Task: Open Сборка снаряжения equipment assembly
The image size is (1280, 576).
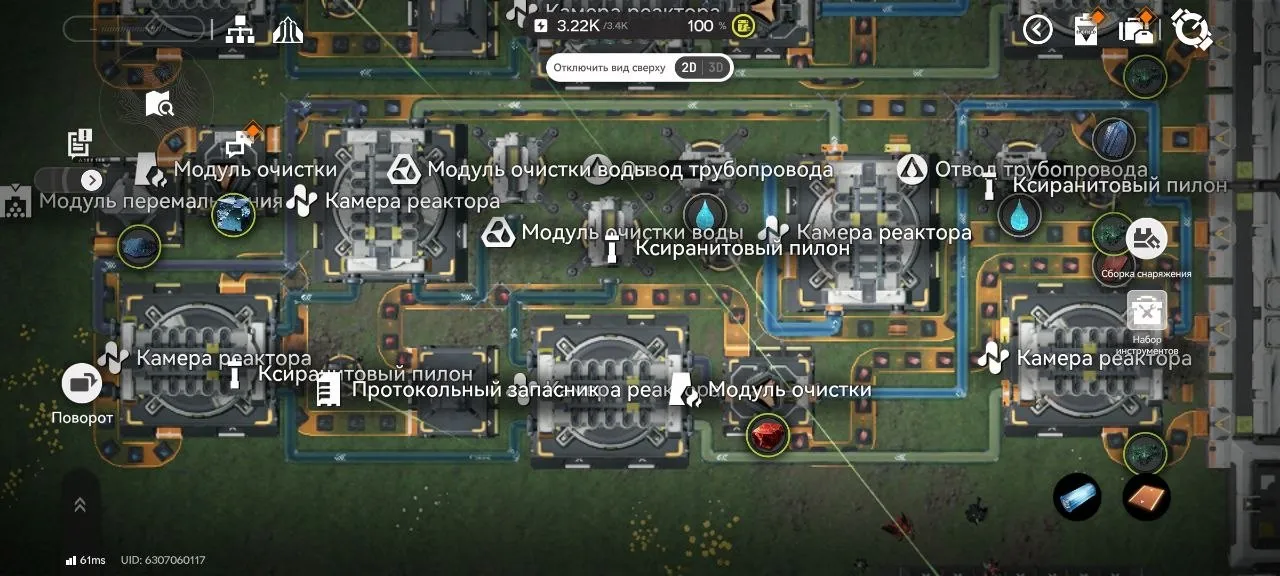Action: [x=1146, y=240]
